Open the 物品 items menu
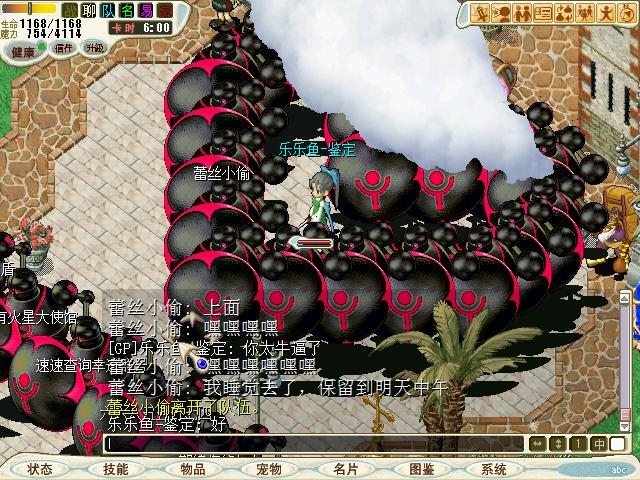This screenshot has width=640, height=480. click(x=192, y=468)
